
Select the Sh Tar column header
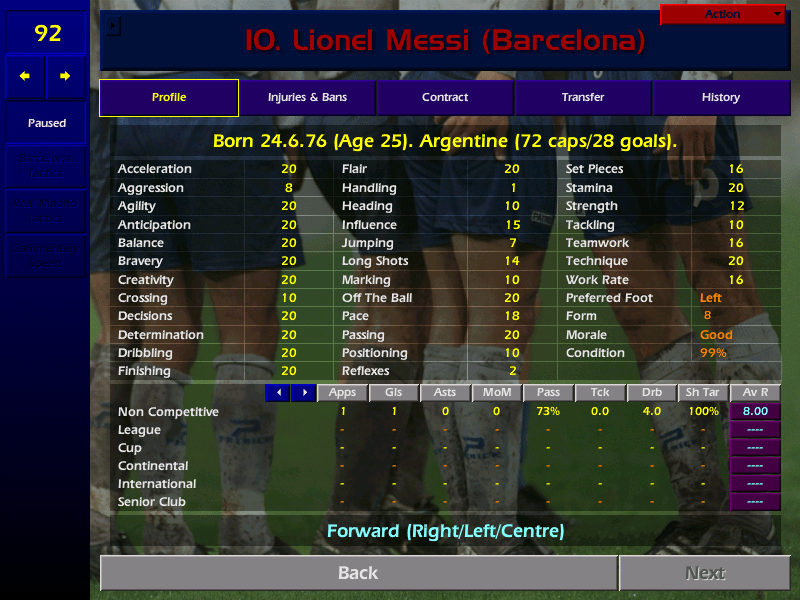(x=703, y=393)
